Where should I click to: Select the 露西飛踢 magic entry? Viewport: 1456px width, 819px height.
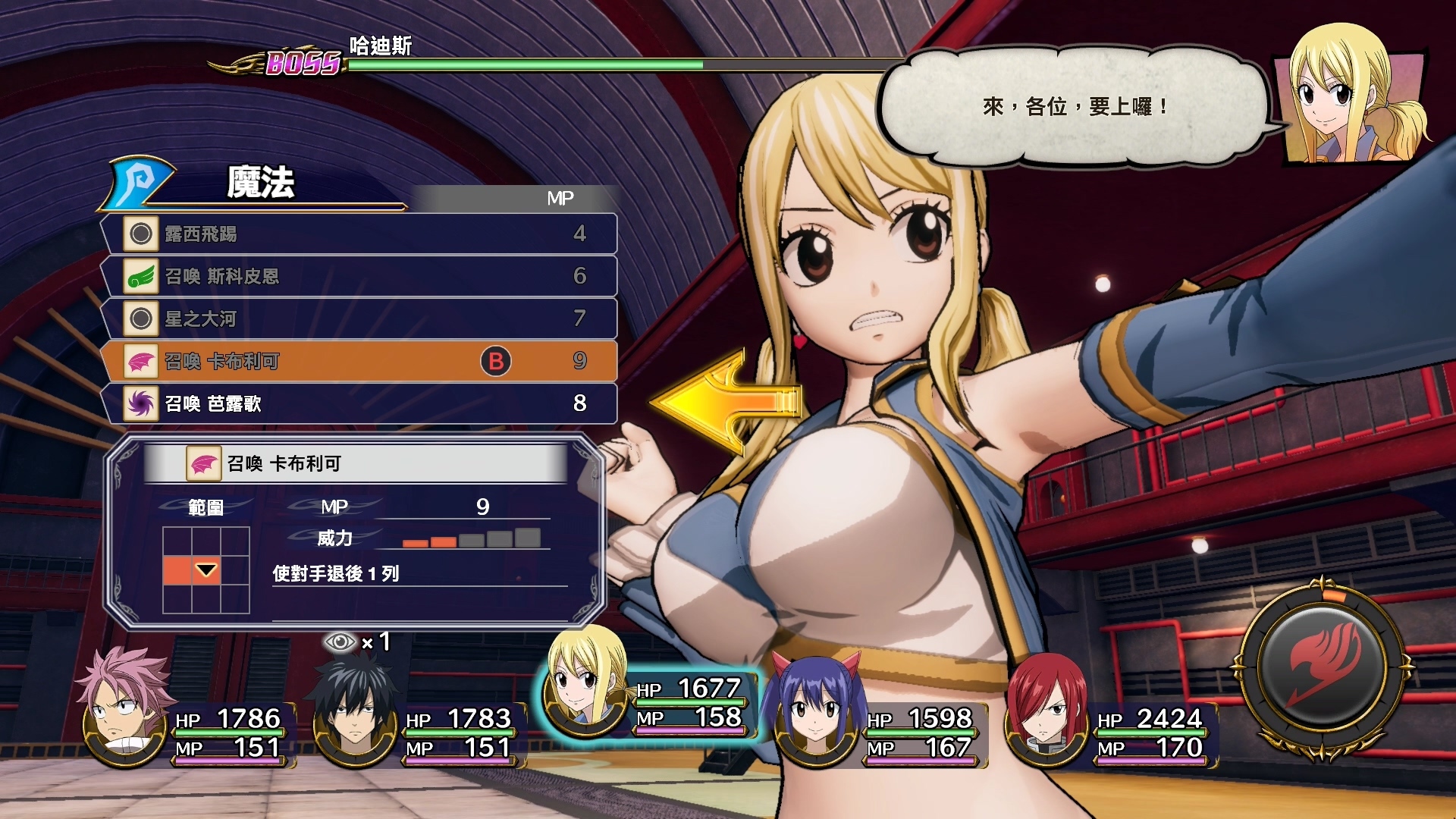[358, 234]
